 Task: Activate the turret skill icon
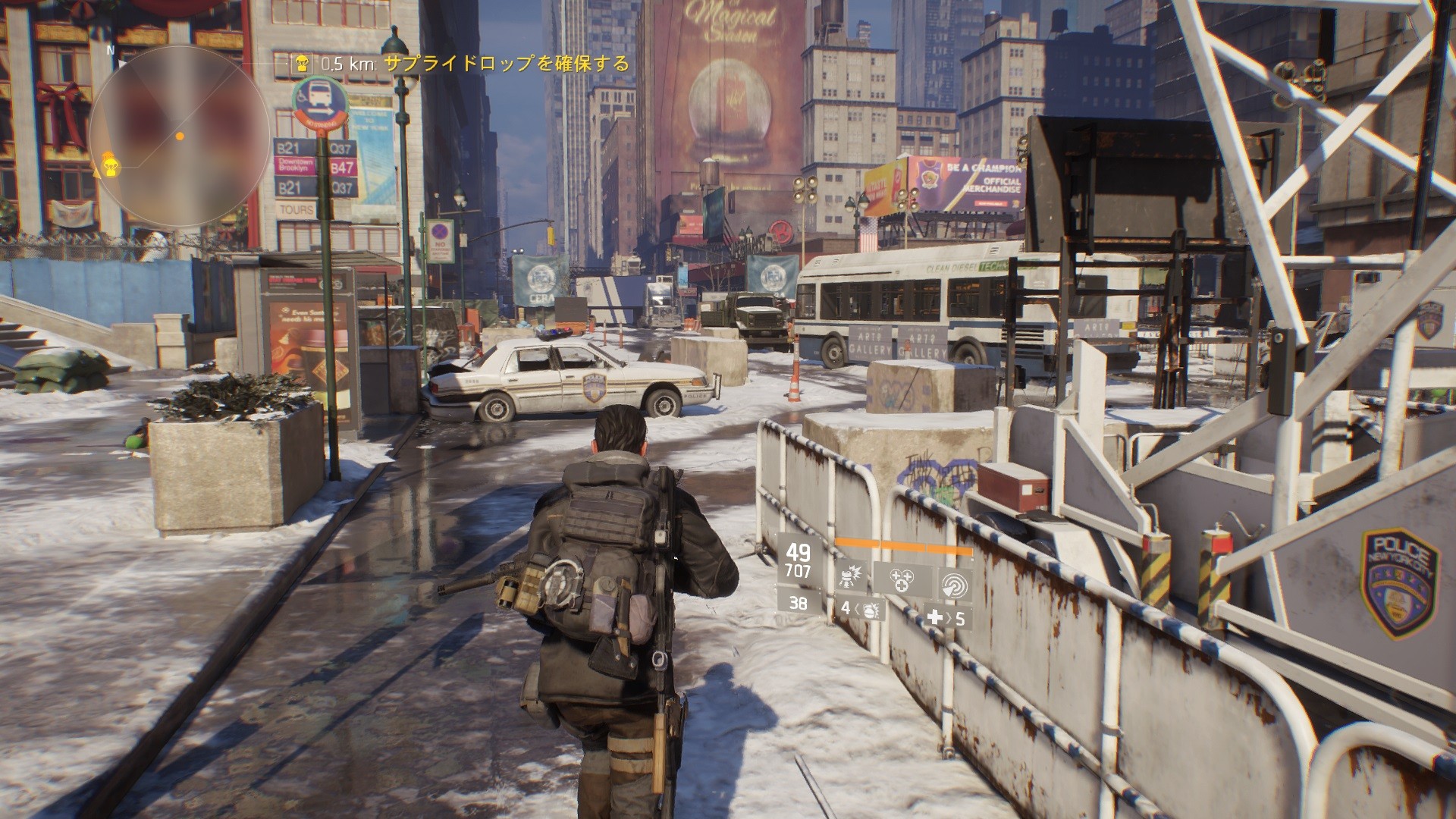pos(852,580)
